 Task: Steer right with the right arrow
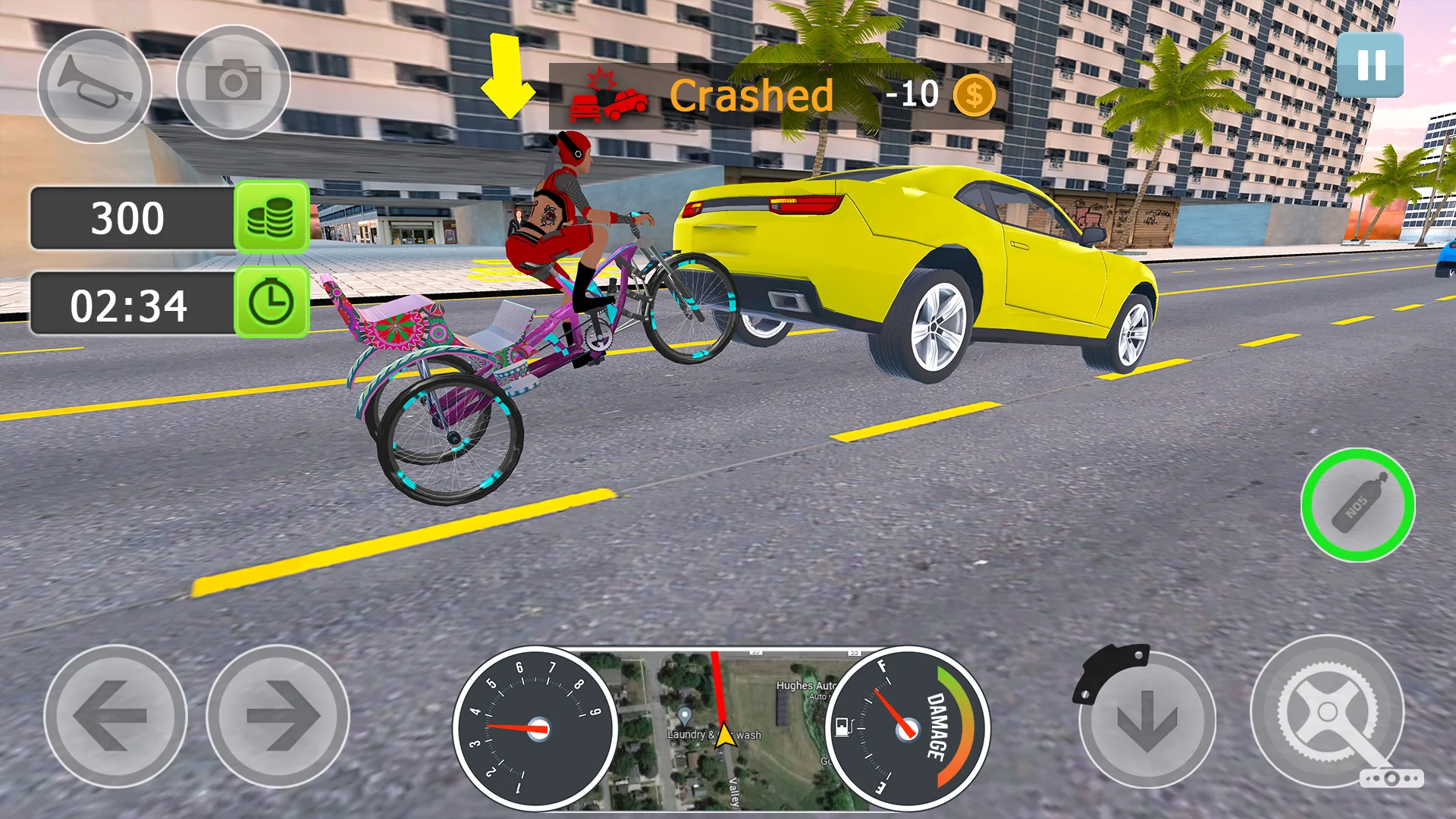(x=278, y=715)
